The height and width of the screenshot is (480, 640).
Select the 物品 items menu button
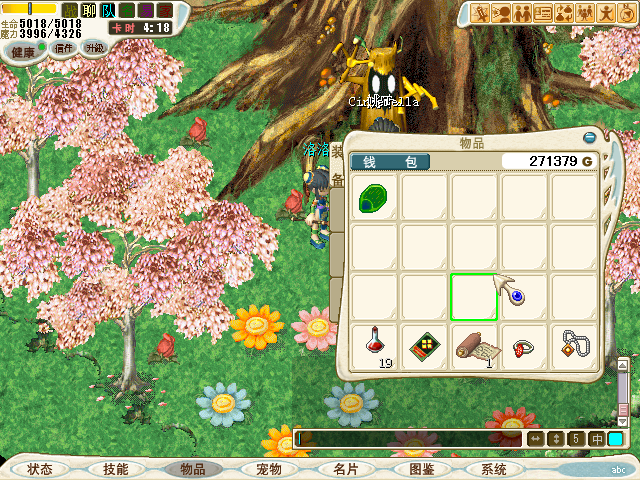point(192,469)
